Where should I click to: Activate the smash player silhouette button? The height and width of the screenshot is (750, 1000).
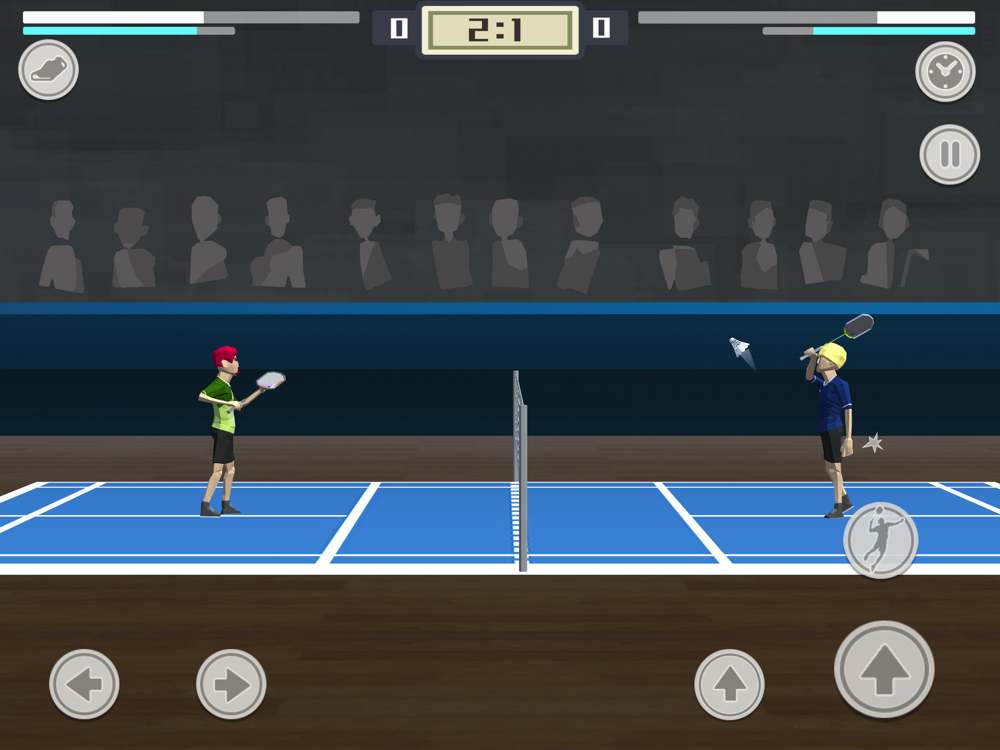[x=880, y=540]
